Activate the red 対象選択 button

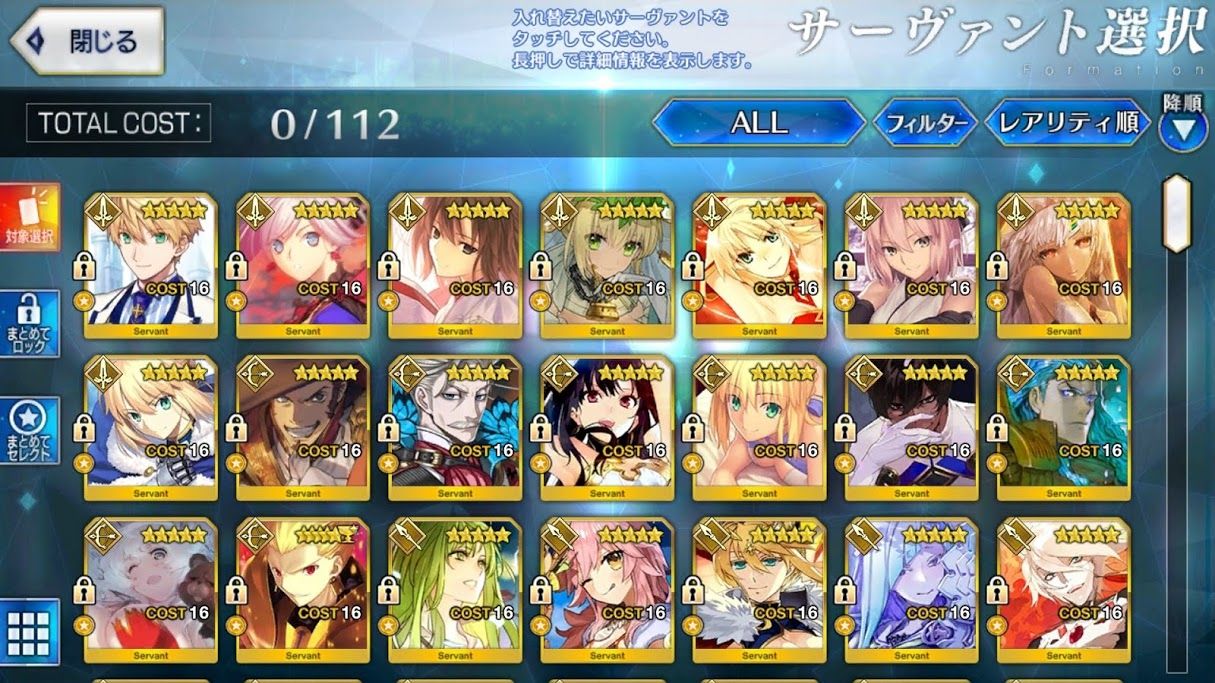(x=29, y=218)
